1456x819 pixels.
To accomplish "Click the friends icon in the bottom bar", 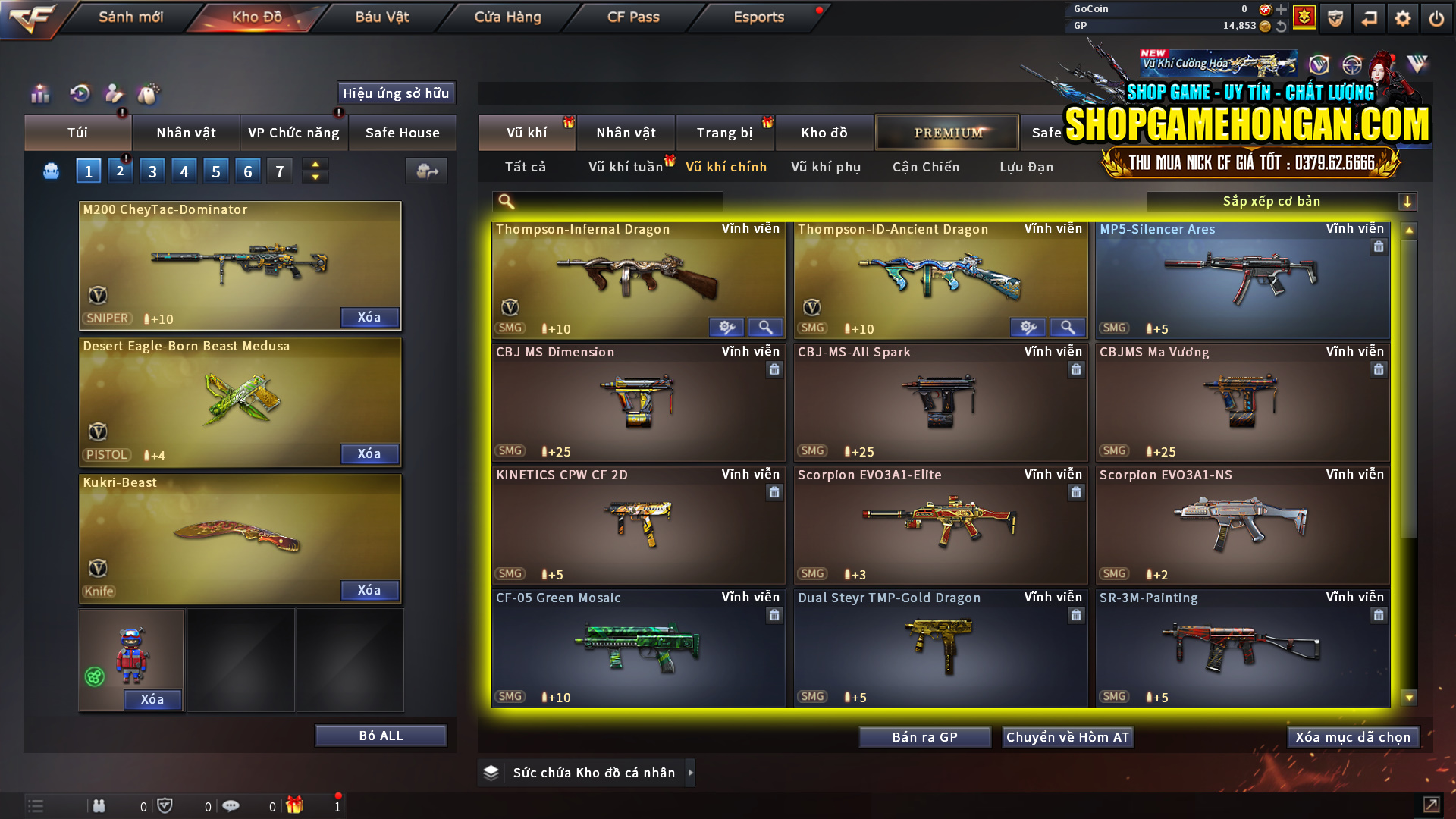I will tap(99, 805).
